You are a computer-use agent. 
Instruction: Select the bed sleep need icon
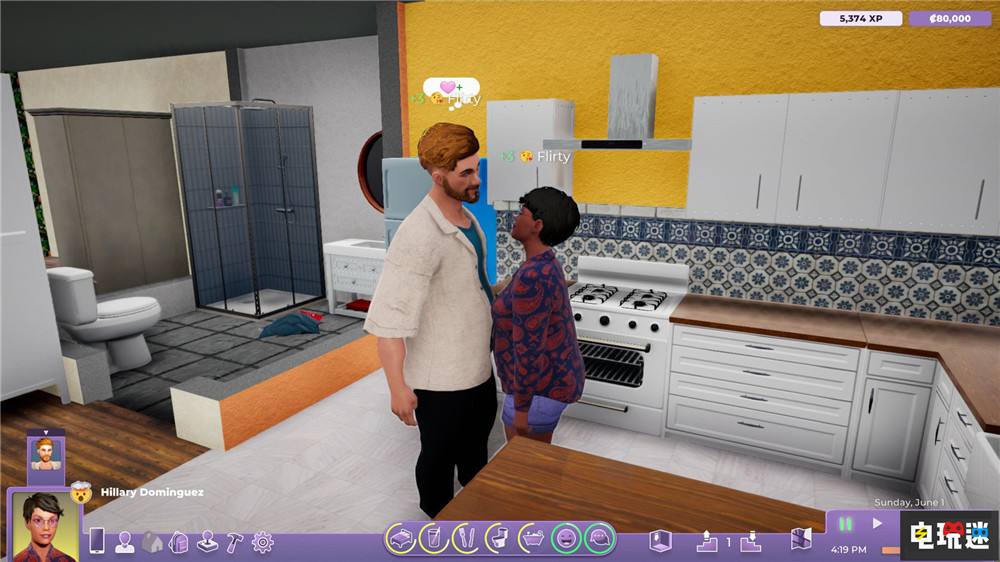(x=401, y=540)
